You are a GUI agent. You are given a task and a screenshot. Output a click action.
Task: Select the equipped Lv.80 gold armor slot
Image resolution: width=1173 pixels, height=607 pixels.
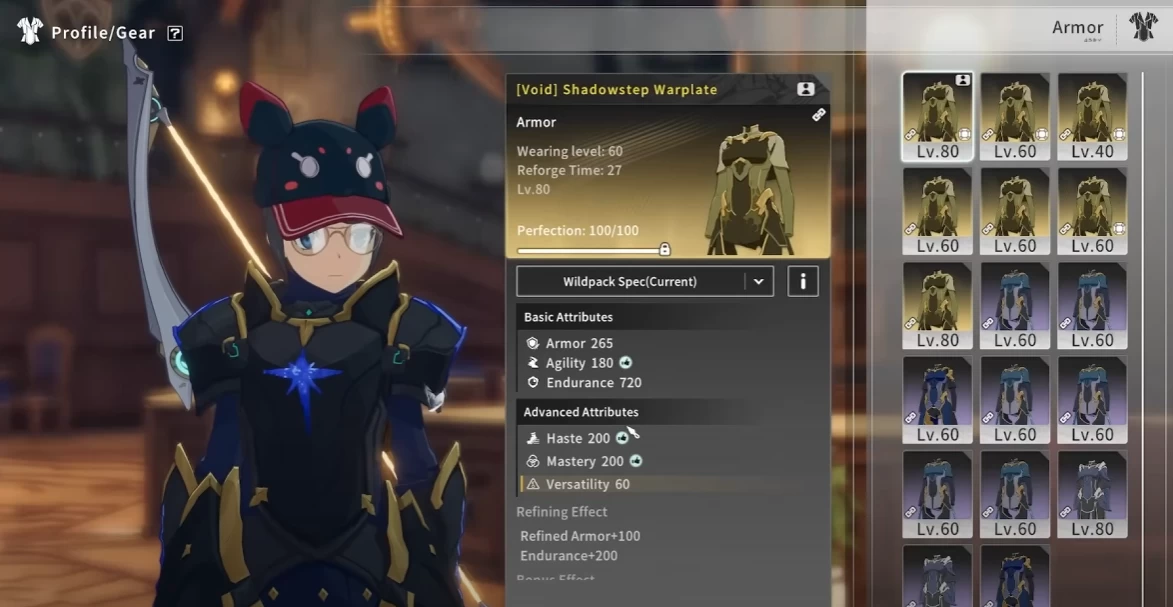point(937,116)
